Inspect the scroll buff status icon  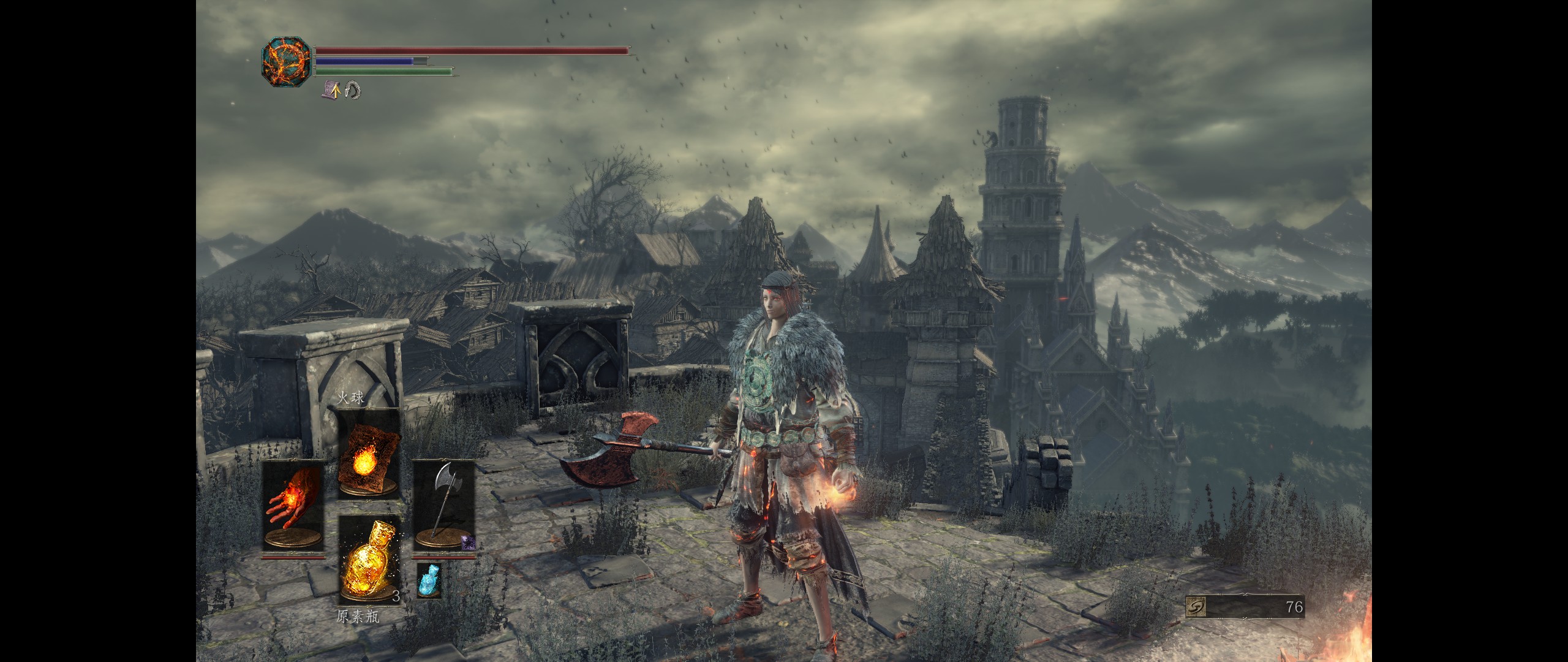(332, 91)
